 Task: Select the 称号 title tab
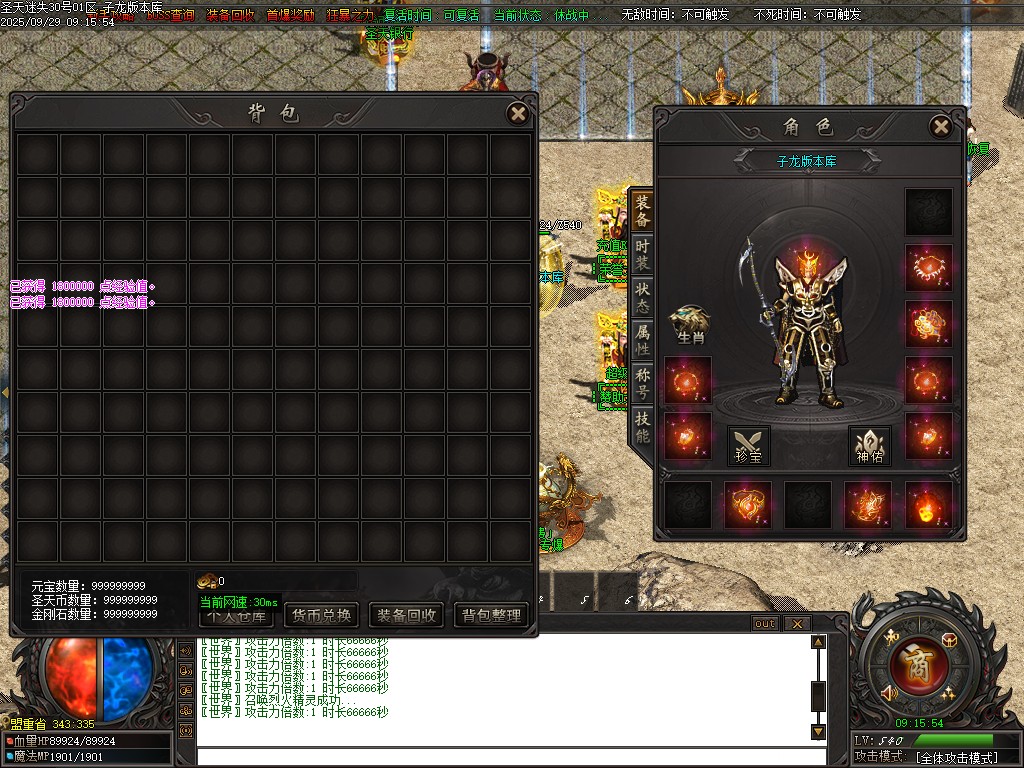point(642,383)
